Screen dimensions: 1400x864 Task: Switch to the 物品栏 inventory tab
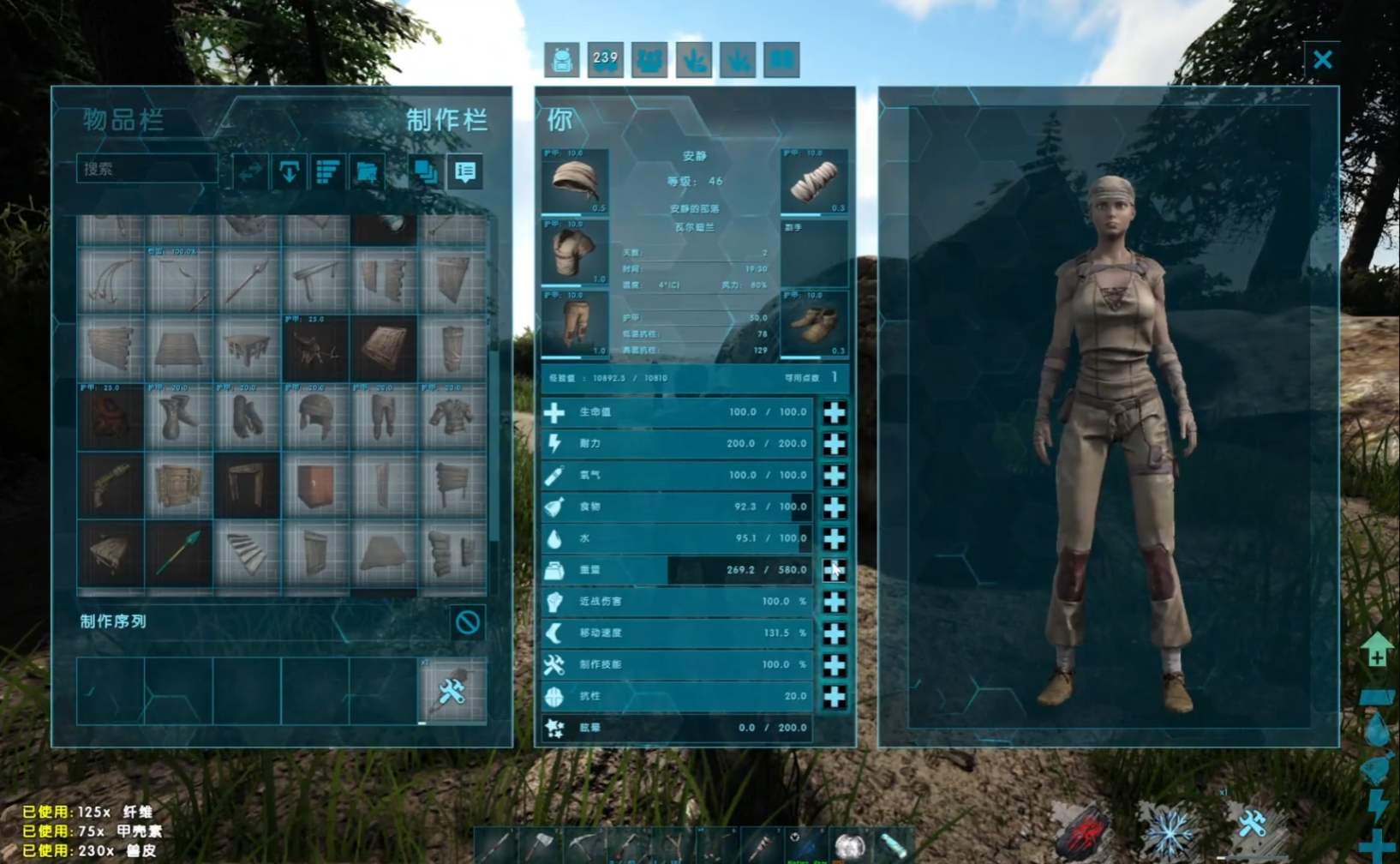[x=123, y=120]
